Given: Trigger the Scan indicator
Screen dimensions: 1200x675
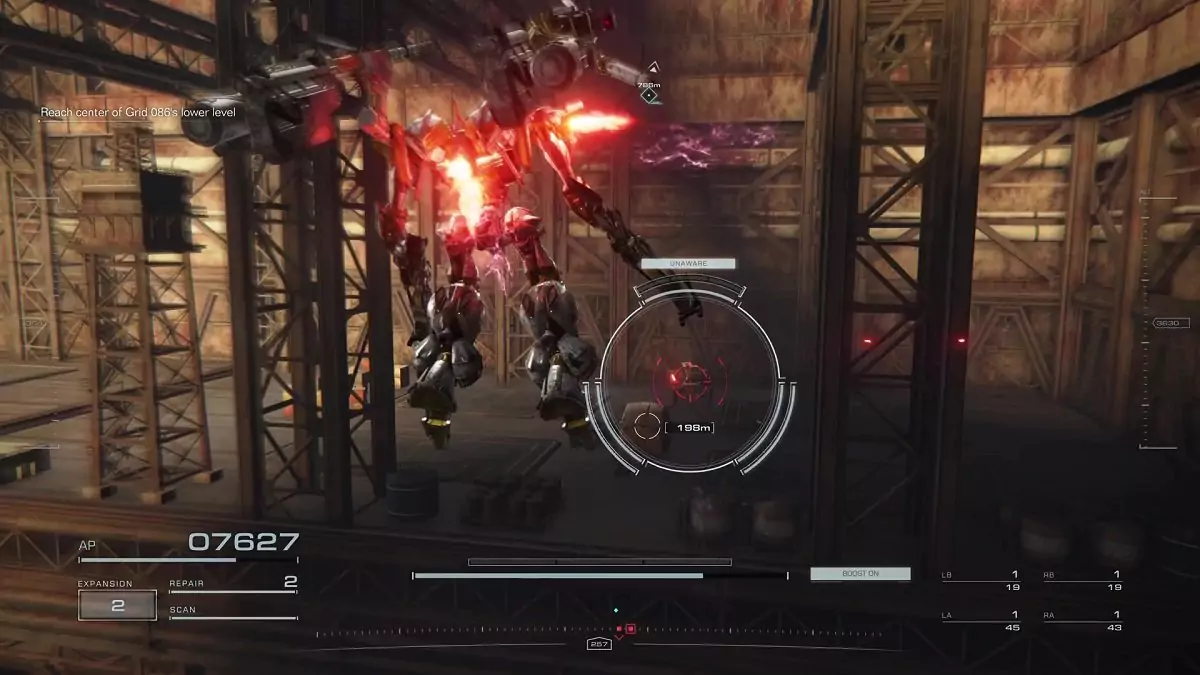Looking at the screenshot, I should point(233,611).
